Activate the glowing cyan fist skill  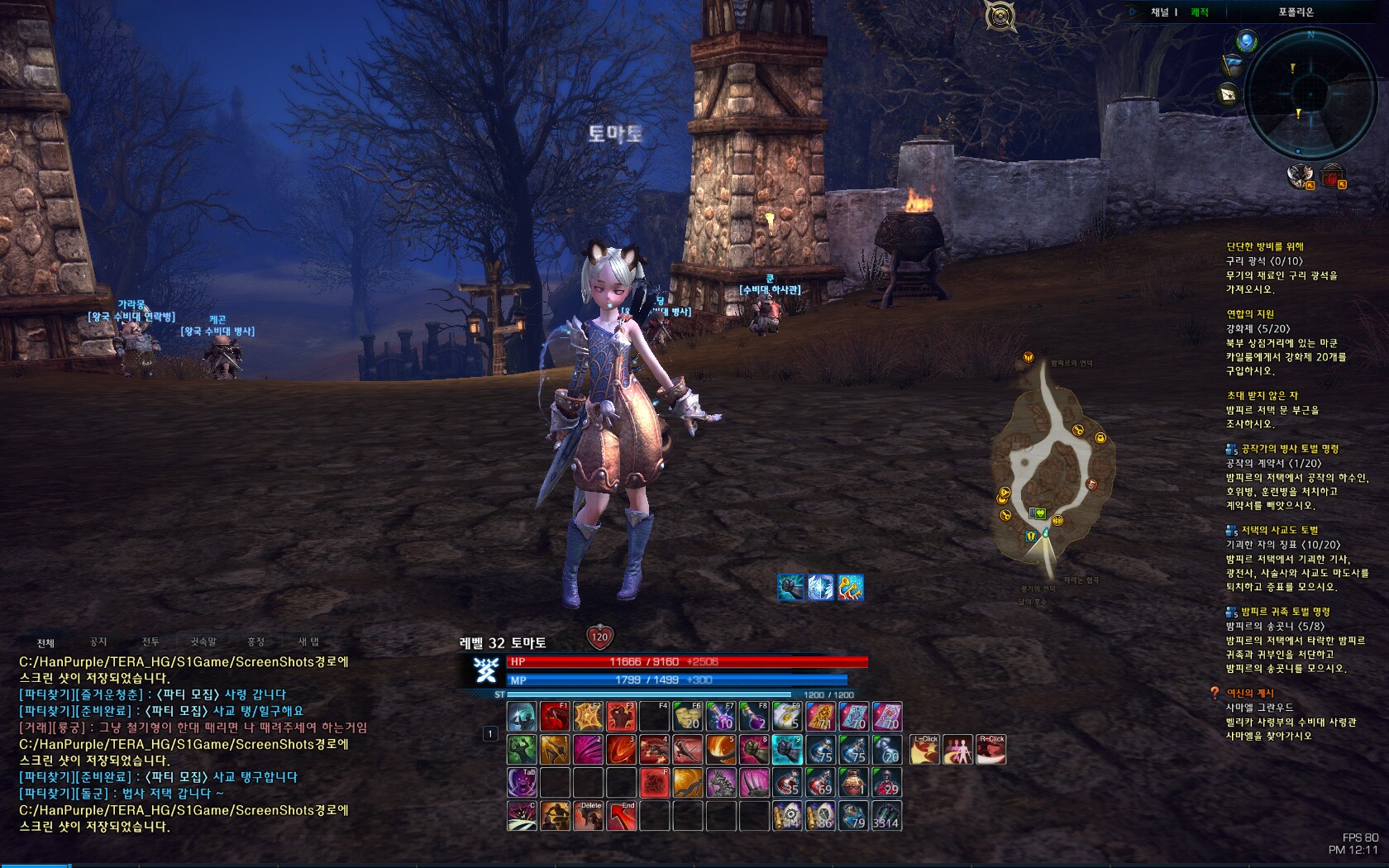click(787, 749)
